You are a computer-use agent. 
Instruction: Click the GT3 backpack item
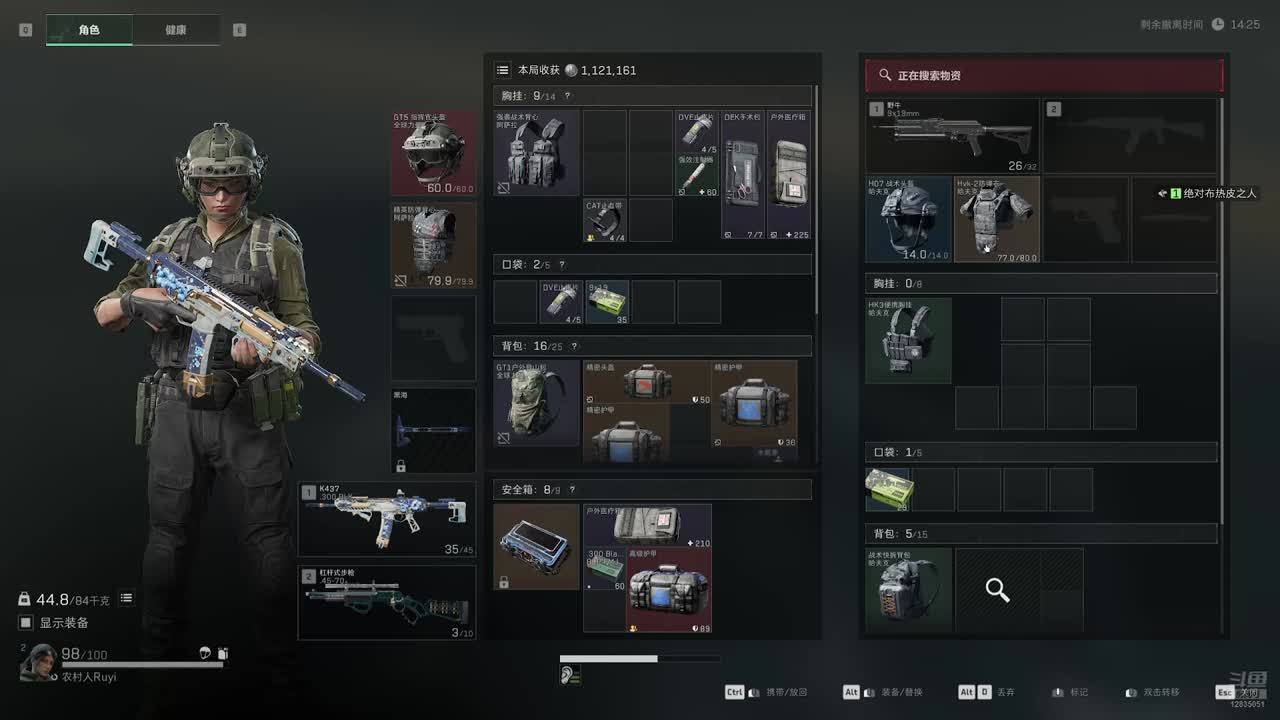pyautogui.click(x=537, y=403)
